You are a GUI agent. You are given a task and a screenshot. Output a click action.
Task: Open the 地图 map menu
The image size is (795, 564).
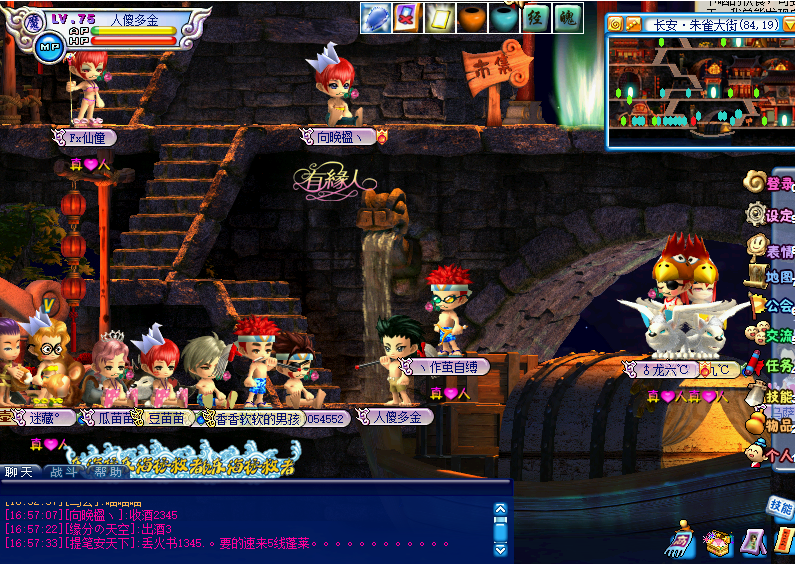769,275
